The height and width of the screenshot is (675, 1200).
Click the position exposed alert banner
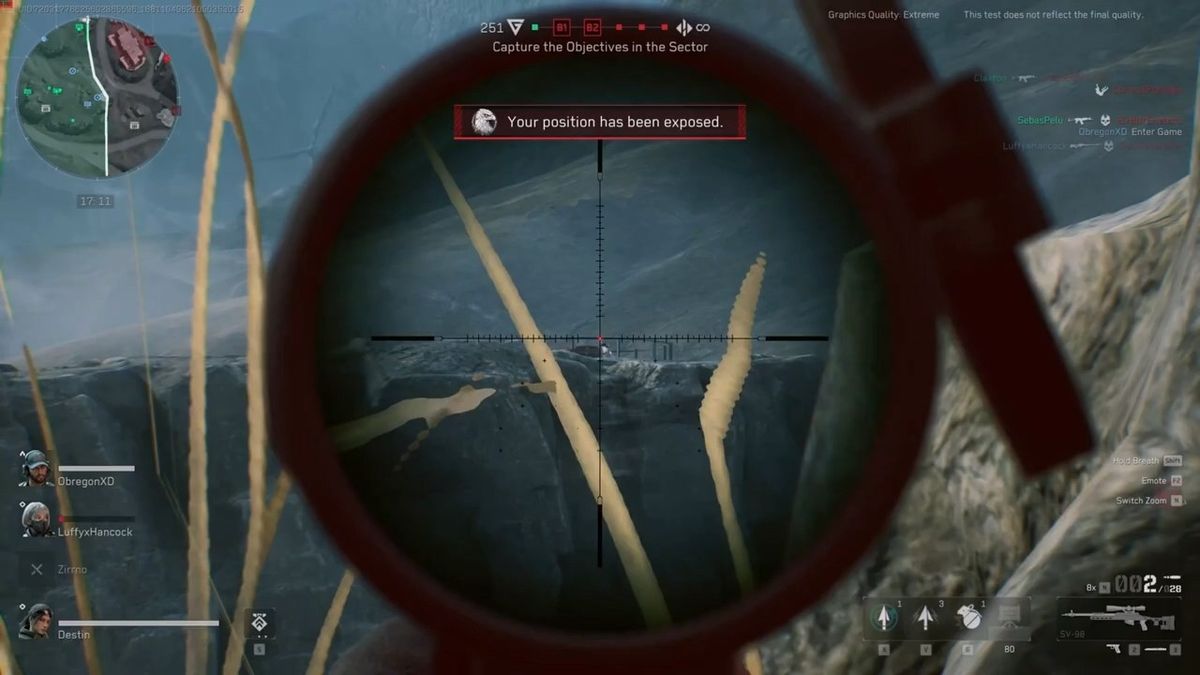[x=600, y=122]
